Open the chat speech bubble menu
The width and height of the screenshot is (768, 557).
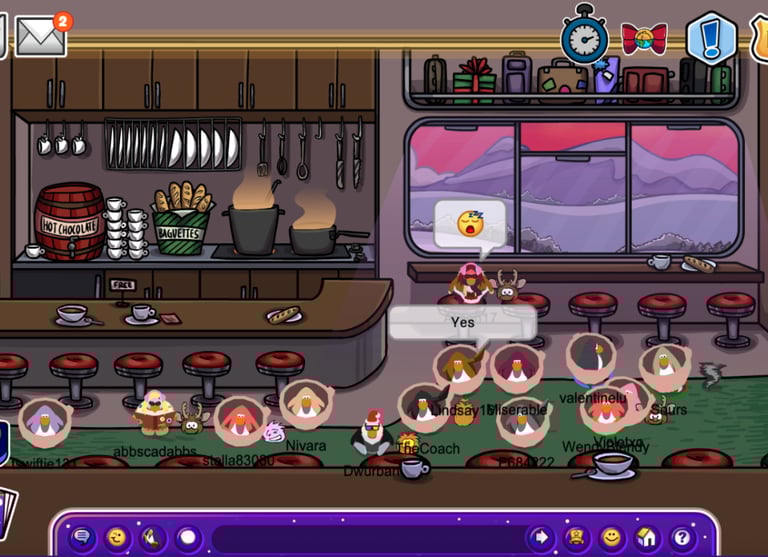pyautogui.click(x=83, y=537)
